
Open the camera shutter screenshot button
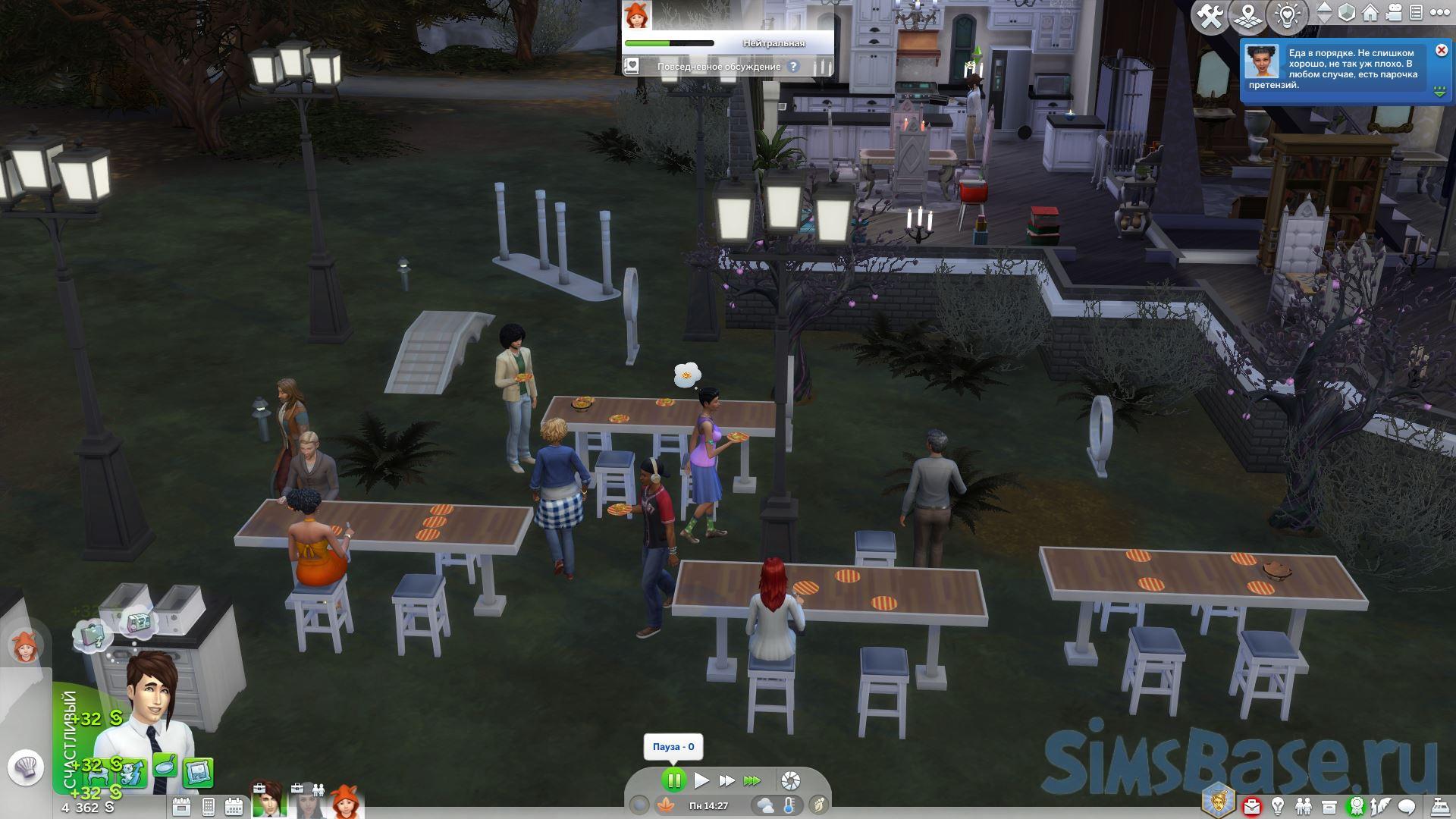790,780
